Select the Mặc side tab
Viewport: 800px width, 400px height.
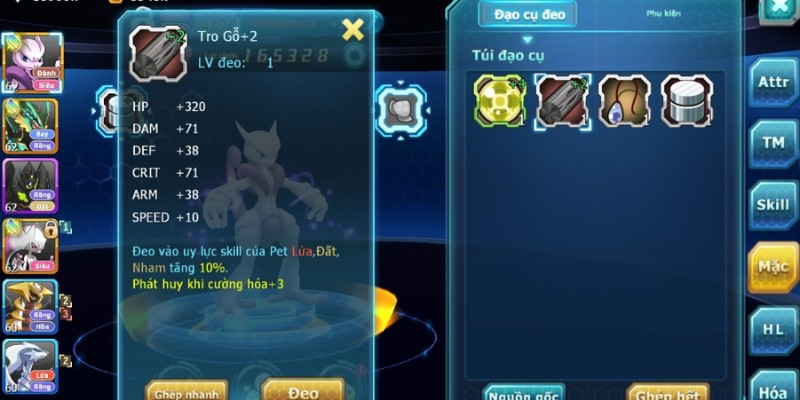773,267
